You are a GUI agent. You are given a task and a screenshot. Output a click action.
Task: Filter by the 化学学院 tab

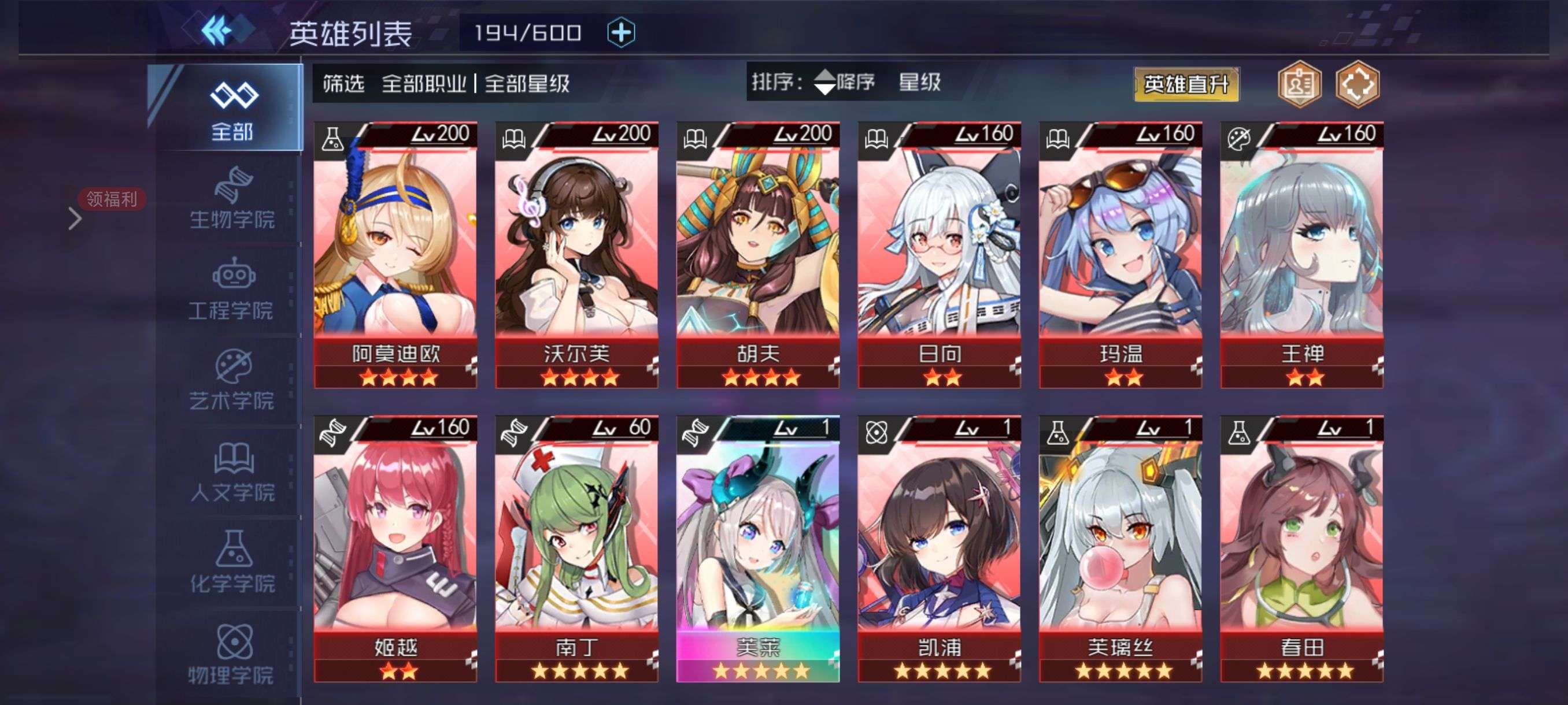coord(232,563)
